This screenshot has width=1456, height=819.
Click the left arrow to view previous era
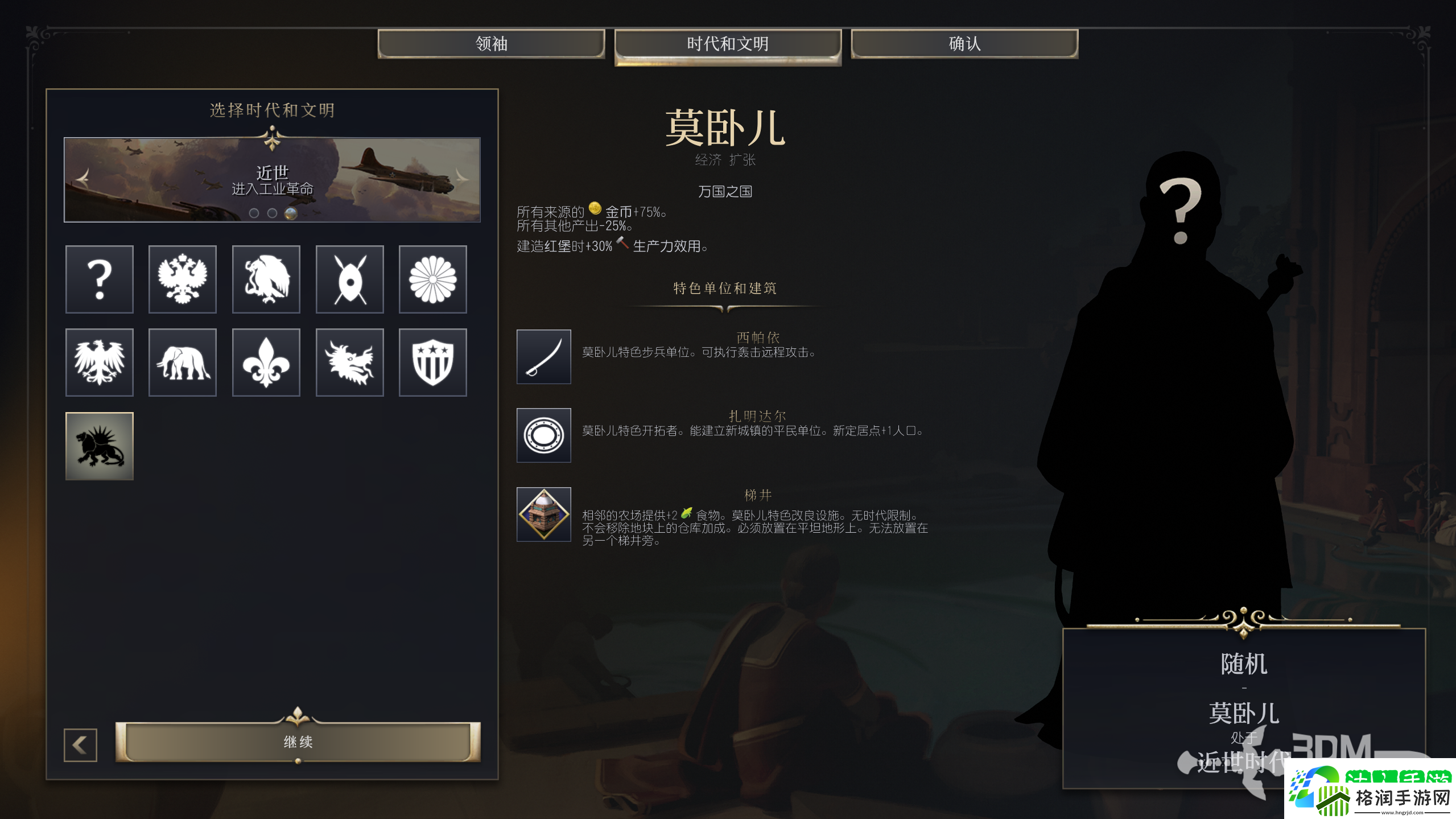point(83,179)
